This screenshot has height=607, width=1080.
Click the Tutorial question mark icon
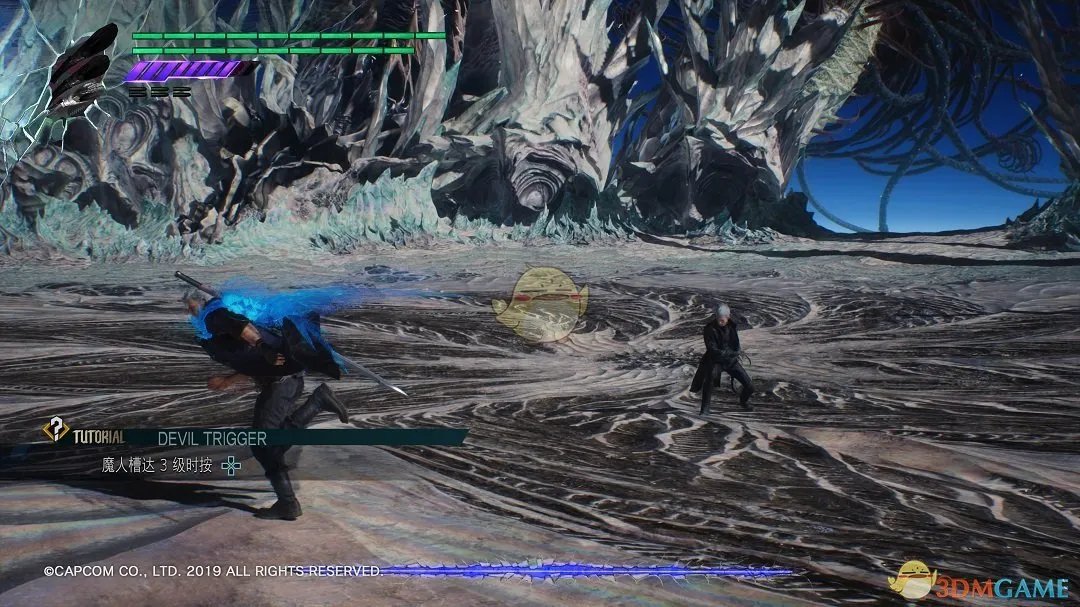coord(54,431)
